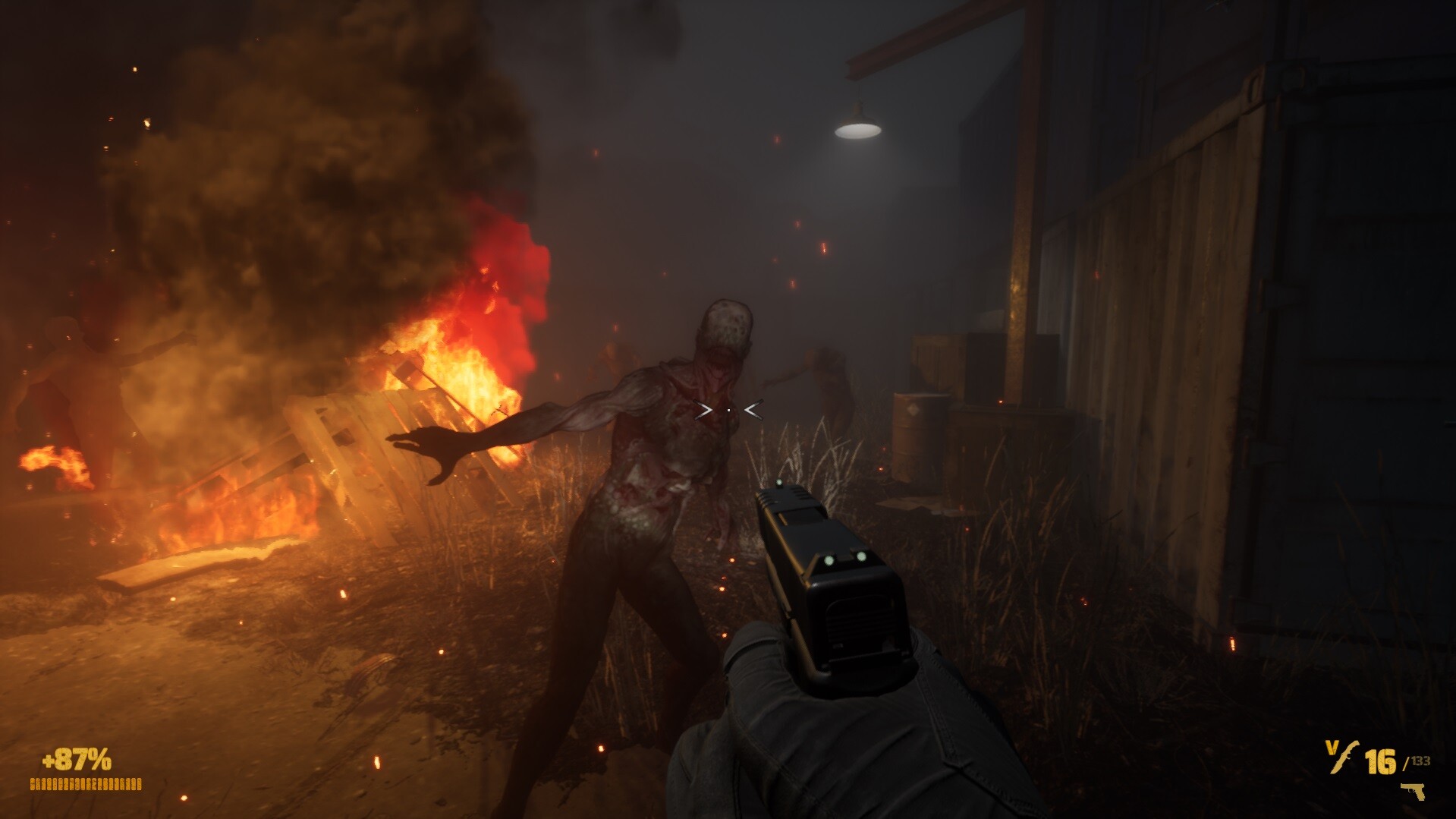Click the slash separator between ammo numbers
The width and height of the screenshot is (1456, 819).
(x=1405, y=764)
